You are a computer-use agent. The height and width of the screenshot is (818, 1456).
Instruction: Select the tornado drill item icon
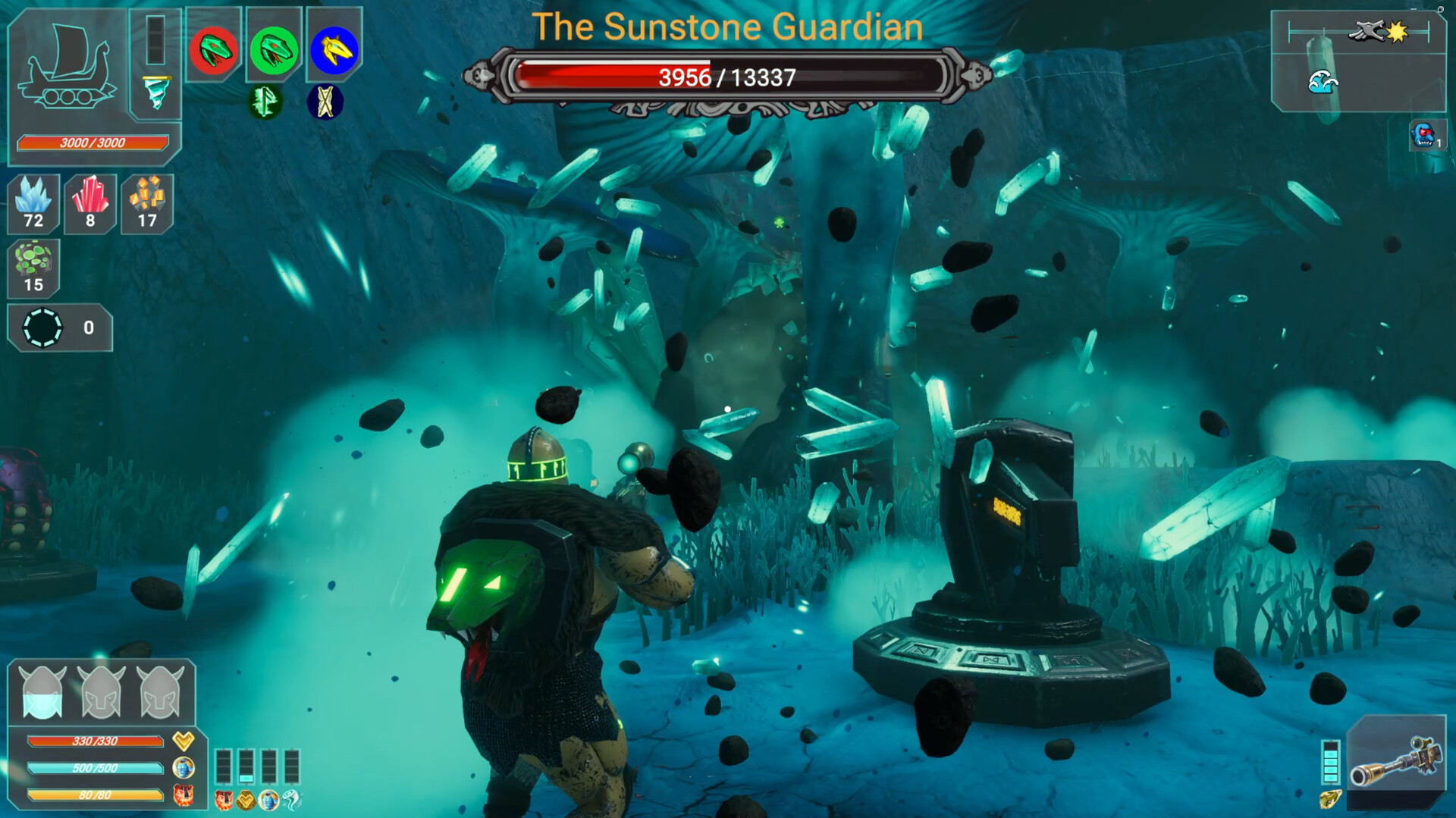[x=155, y=91]
